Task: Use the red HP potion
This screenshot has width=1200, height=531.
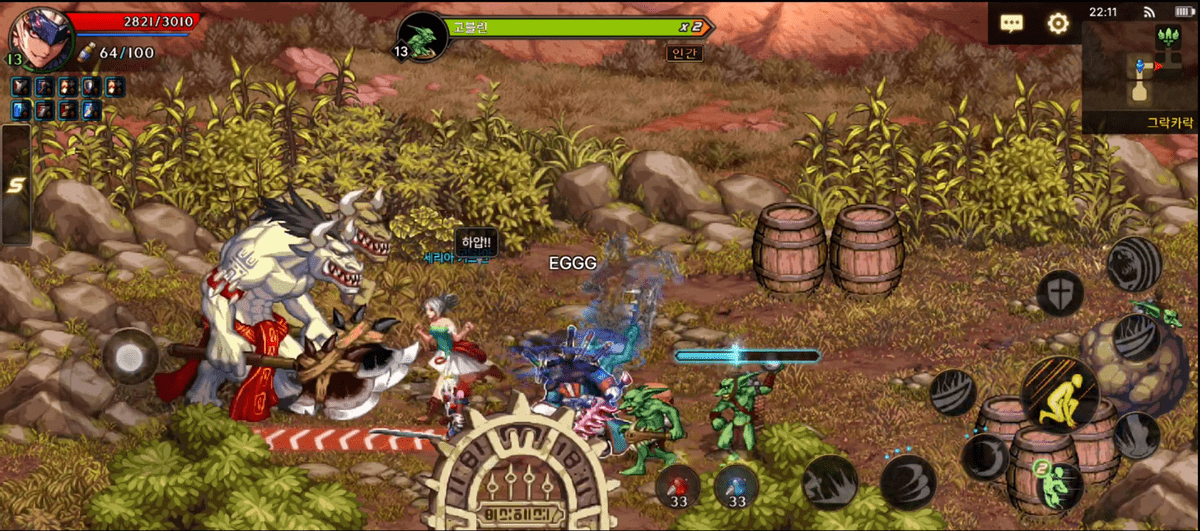Action: (x=678, y=488)
